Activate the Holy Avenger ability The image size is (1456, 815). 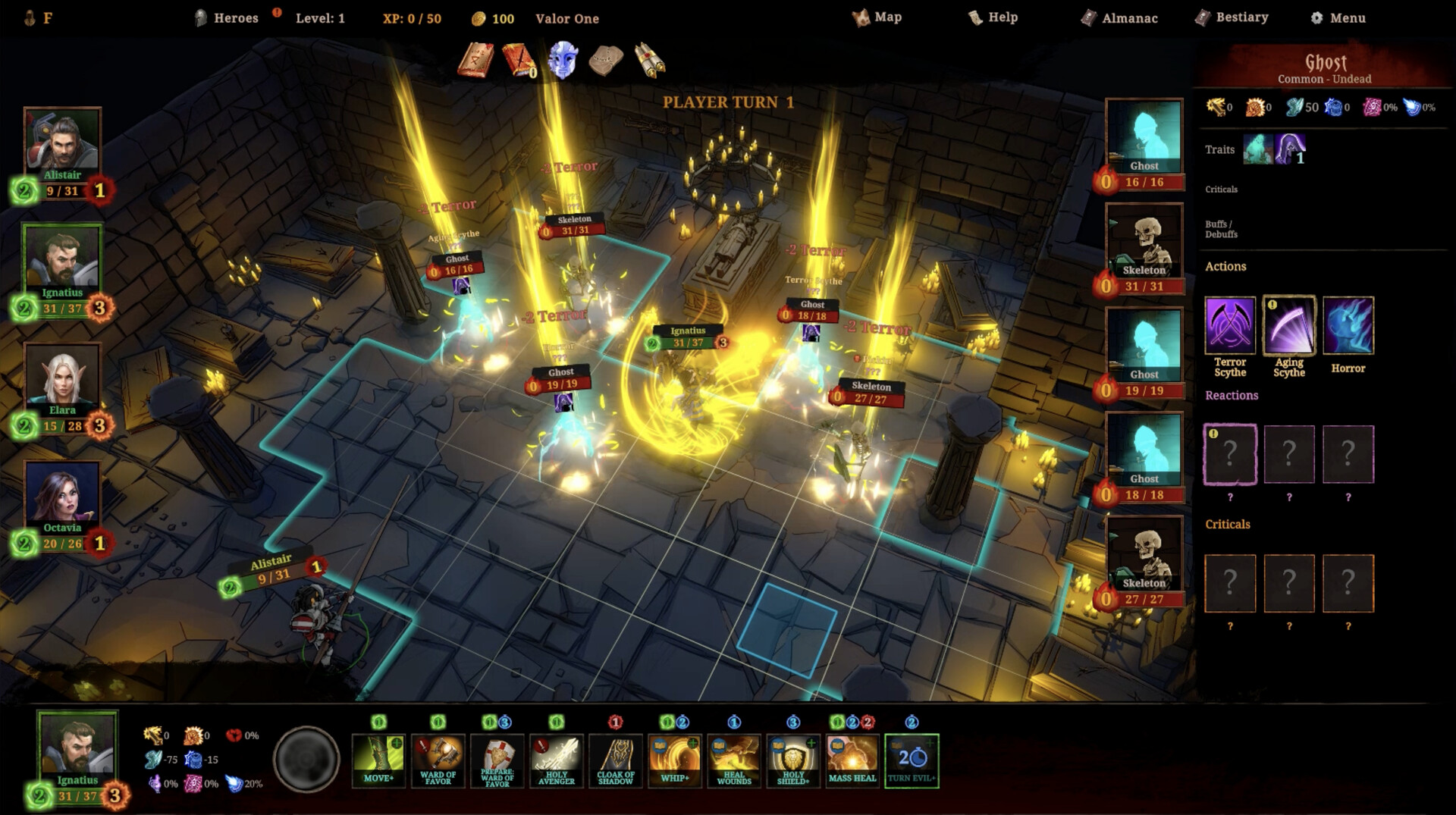click(556, 760)
